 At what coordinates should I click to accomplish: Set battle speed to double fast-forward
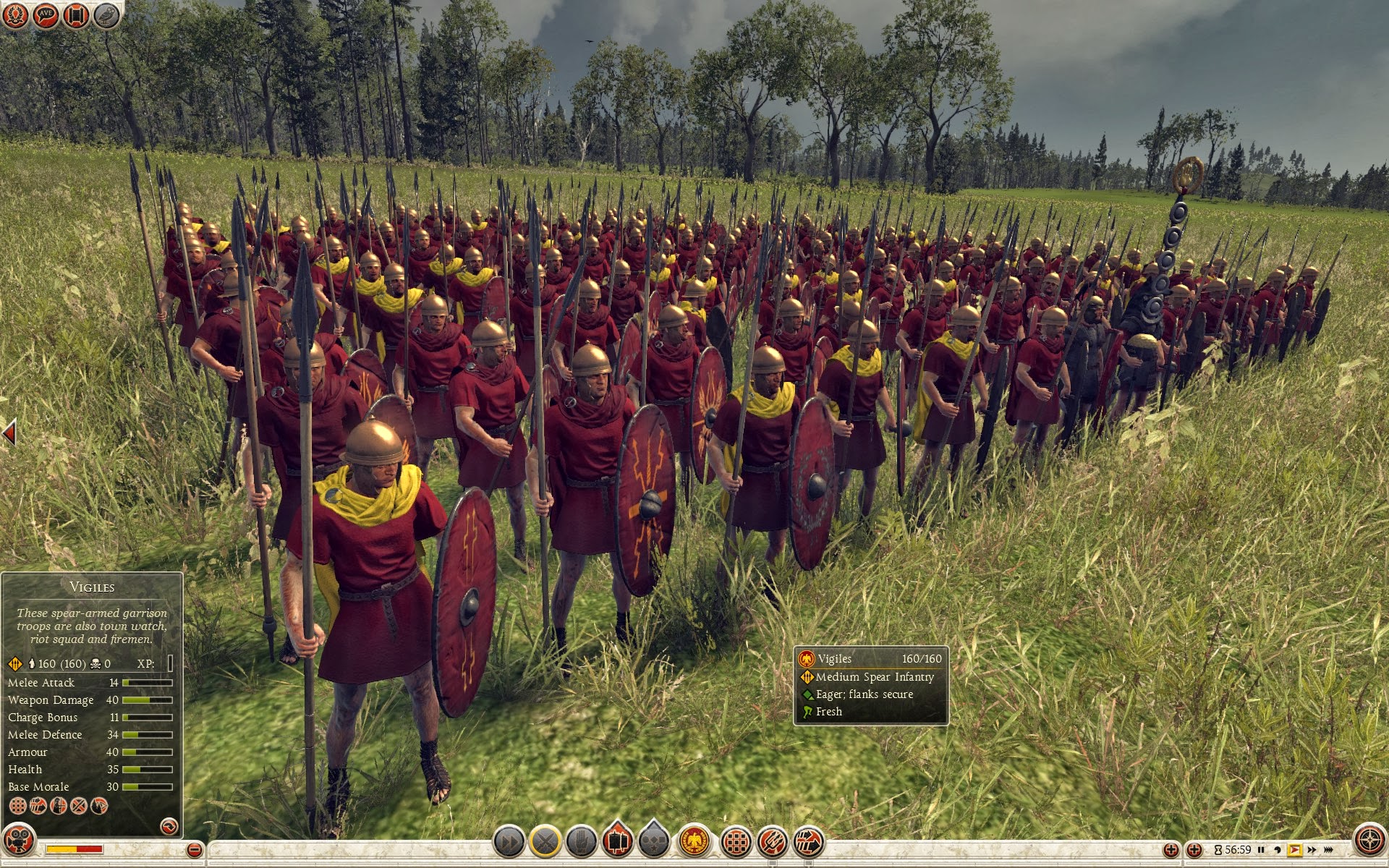pyautogui.click(x=1312, y=850)
